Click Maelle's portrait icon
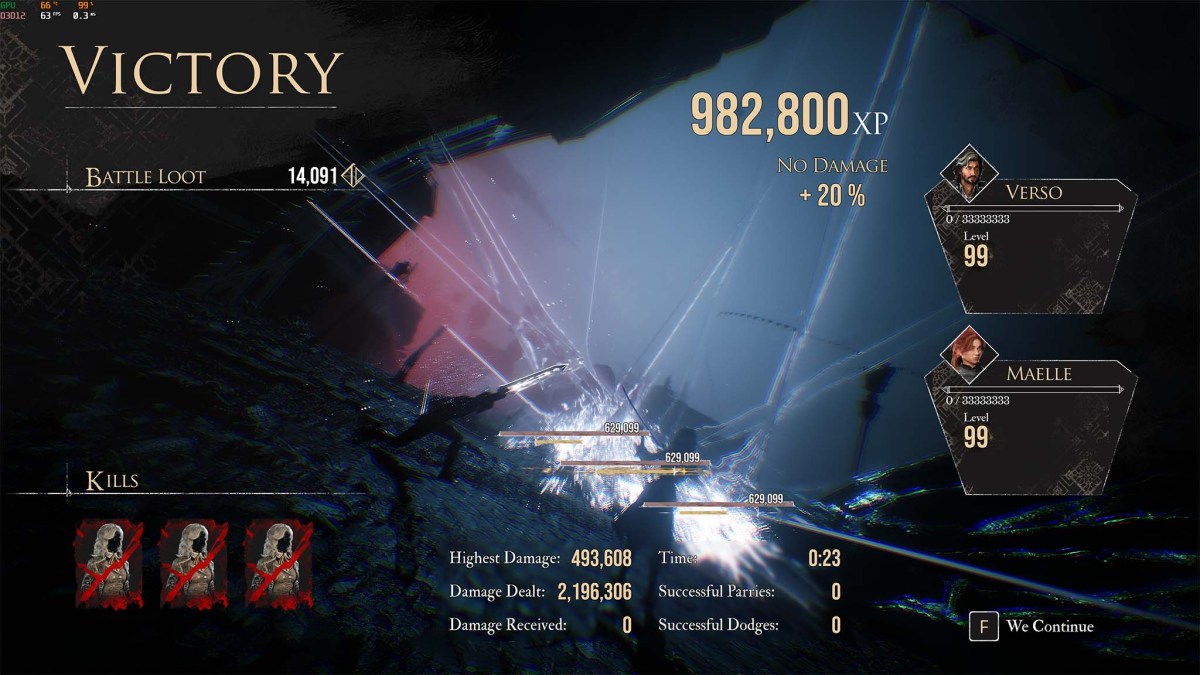Screen dimensions: 1200x675 (965, 354)
